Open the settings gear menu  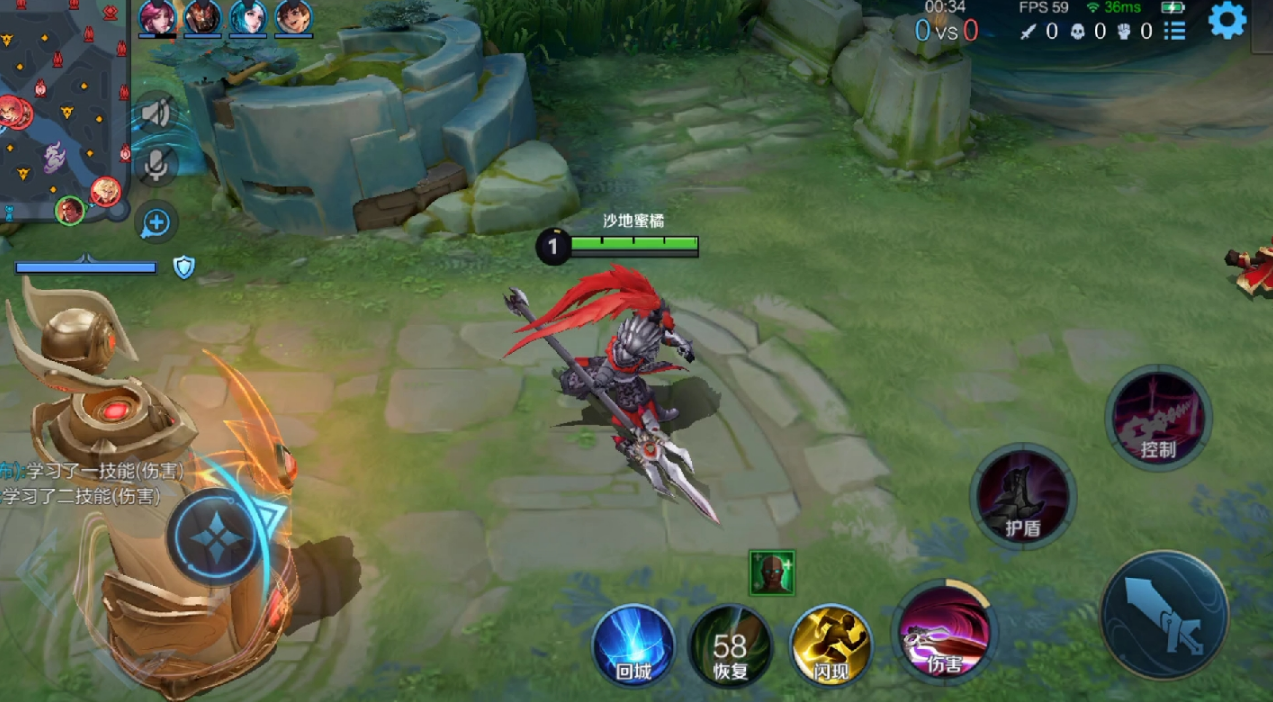tap(1227, 20)
